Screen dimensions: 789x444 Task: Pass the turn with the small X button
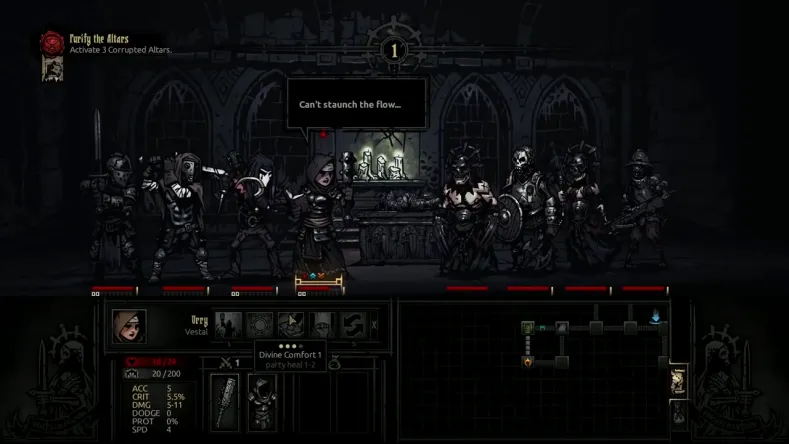pyautogui.click(x=375, y=324)
